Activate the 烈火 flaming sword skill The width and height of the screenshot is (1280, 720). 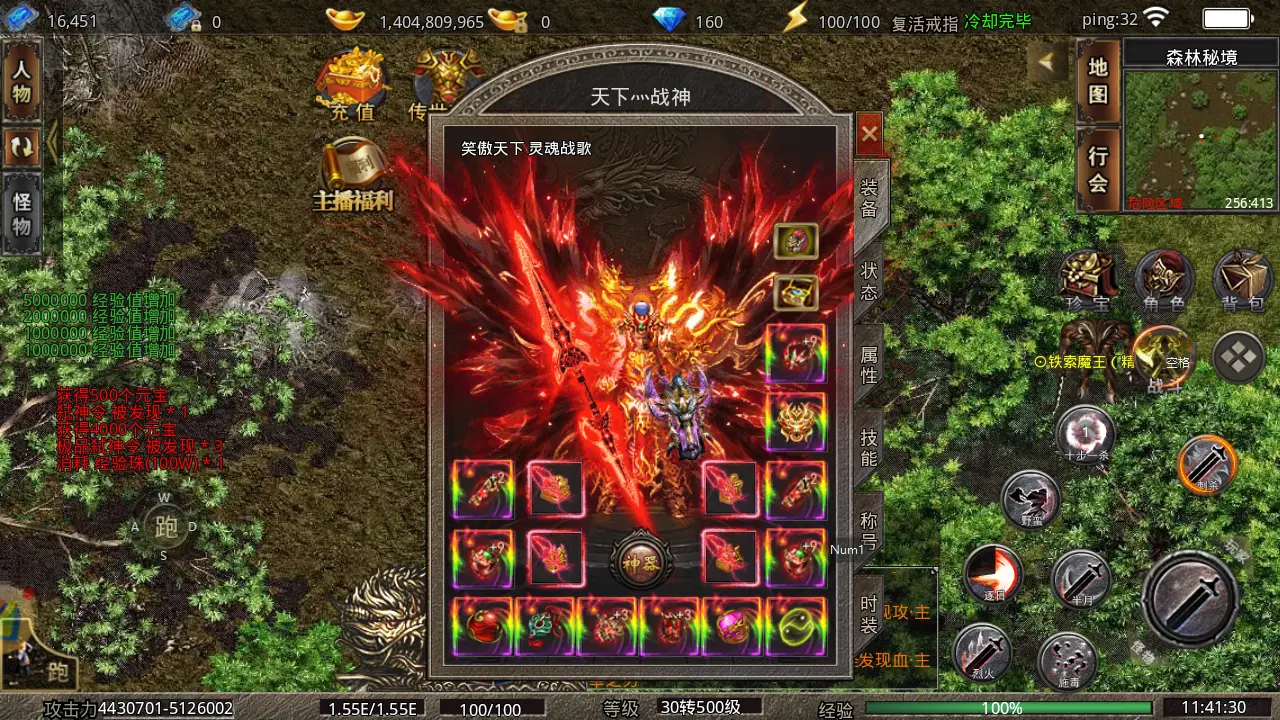[x=981, y=652]
